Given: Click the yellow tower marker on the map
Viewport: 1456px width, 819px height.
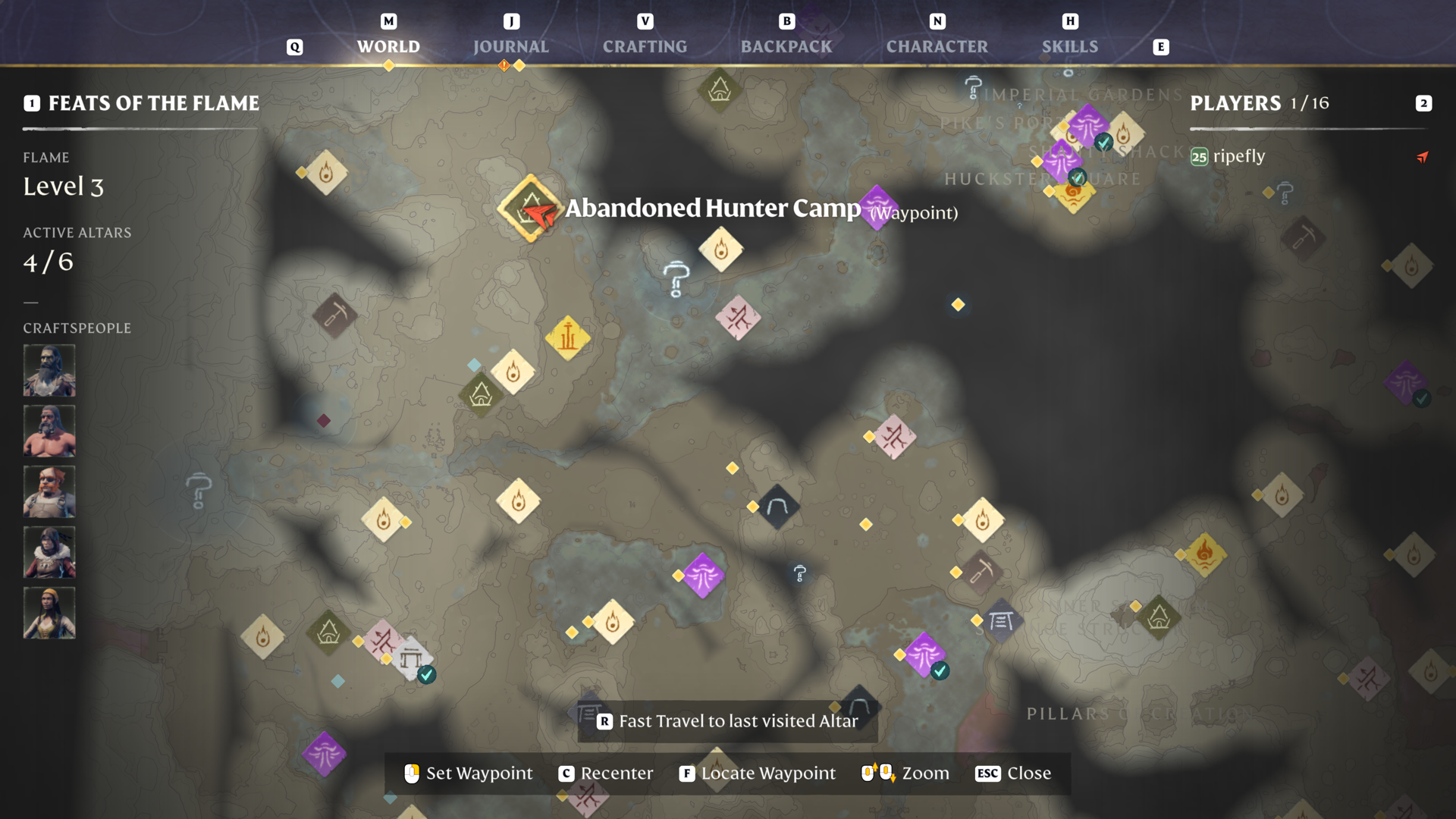Looking at the screenshot, I should 567,337.
